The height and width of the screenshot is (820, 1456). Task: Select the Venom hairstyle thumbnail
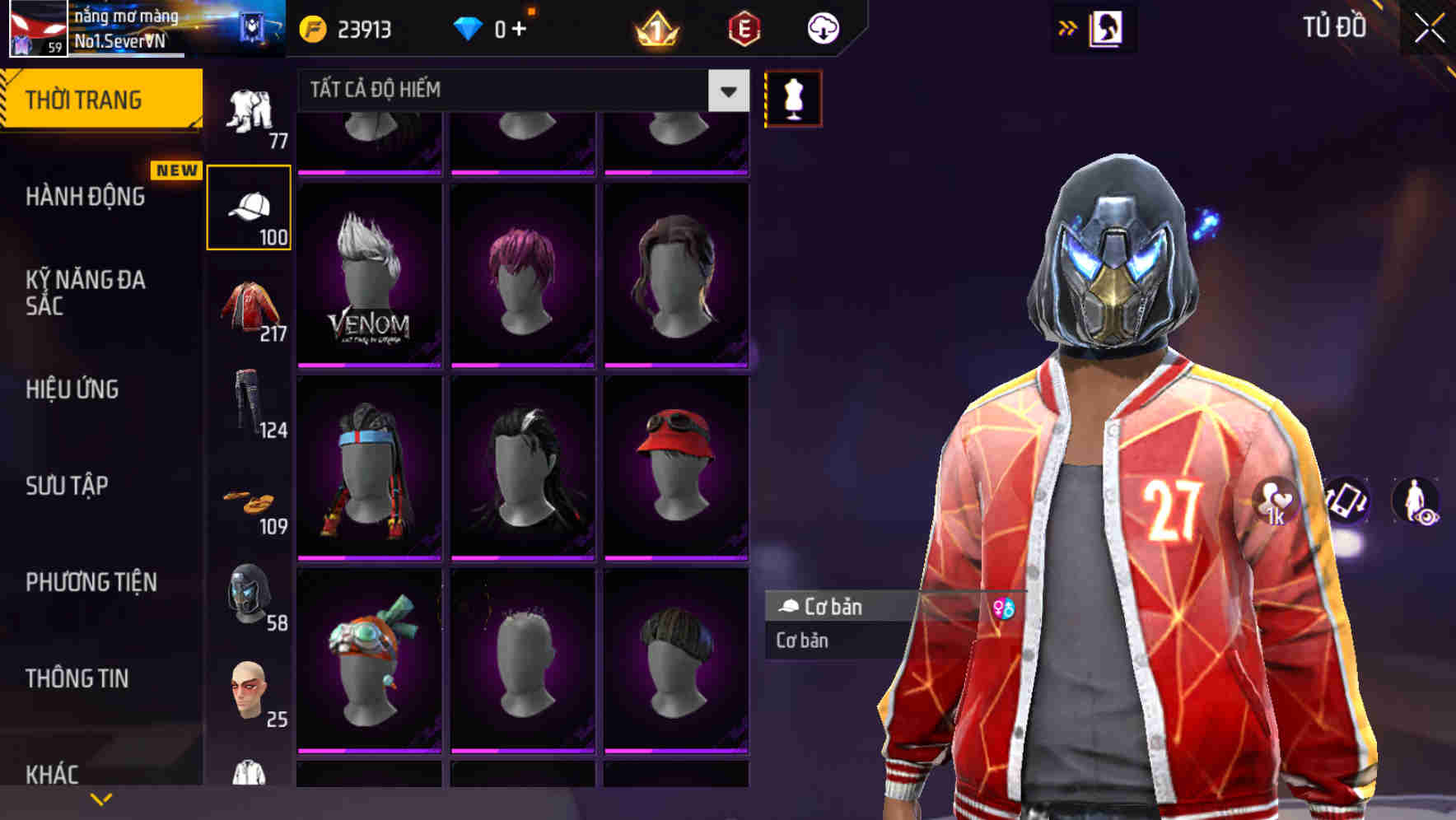[x=370, y=272]
